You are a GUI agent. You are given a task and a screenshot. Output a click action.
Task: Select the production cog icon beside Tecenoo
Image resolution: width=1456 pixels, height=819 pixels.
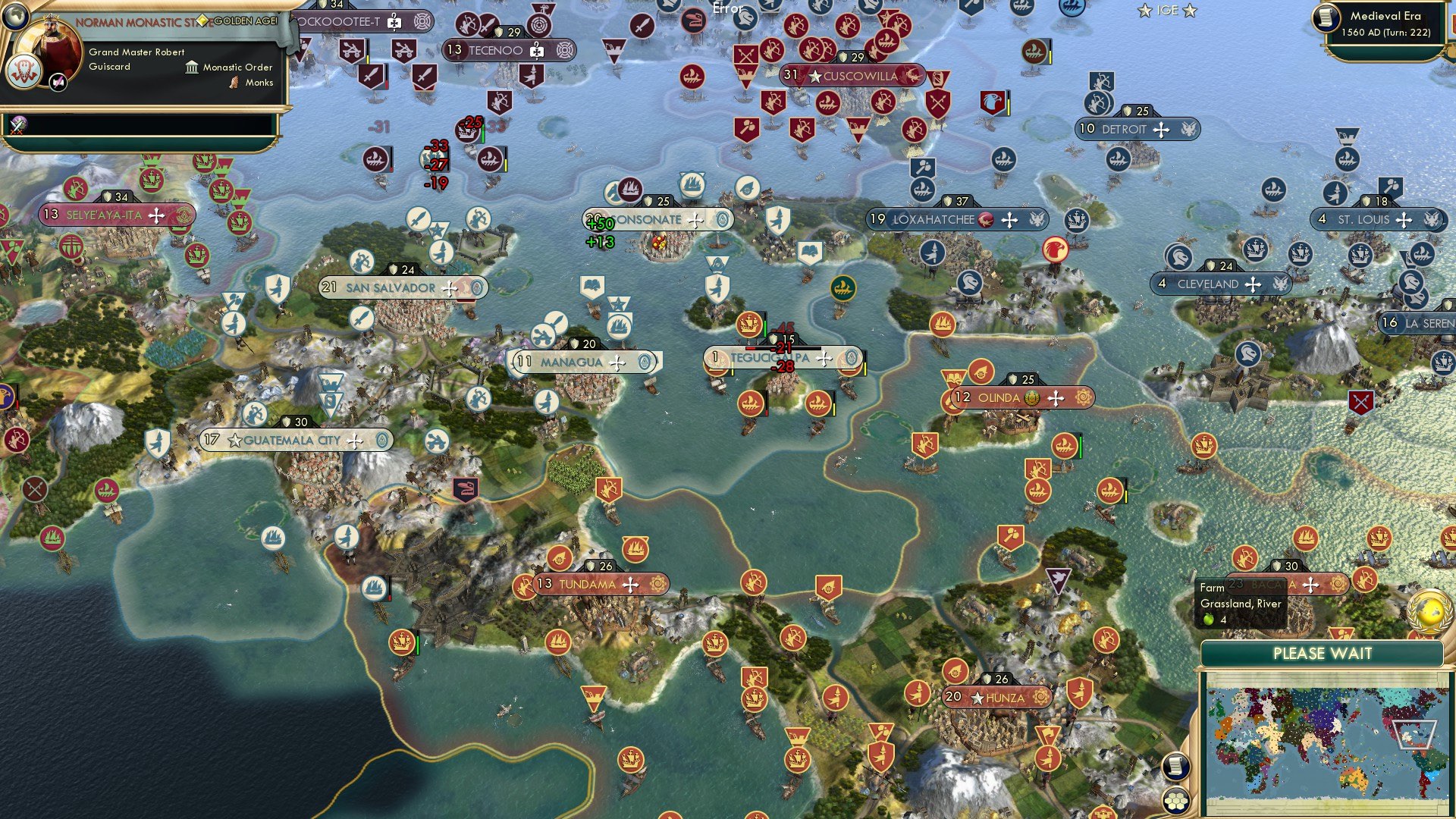click(565, 52)
